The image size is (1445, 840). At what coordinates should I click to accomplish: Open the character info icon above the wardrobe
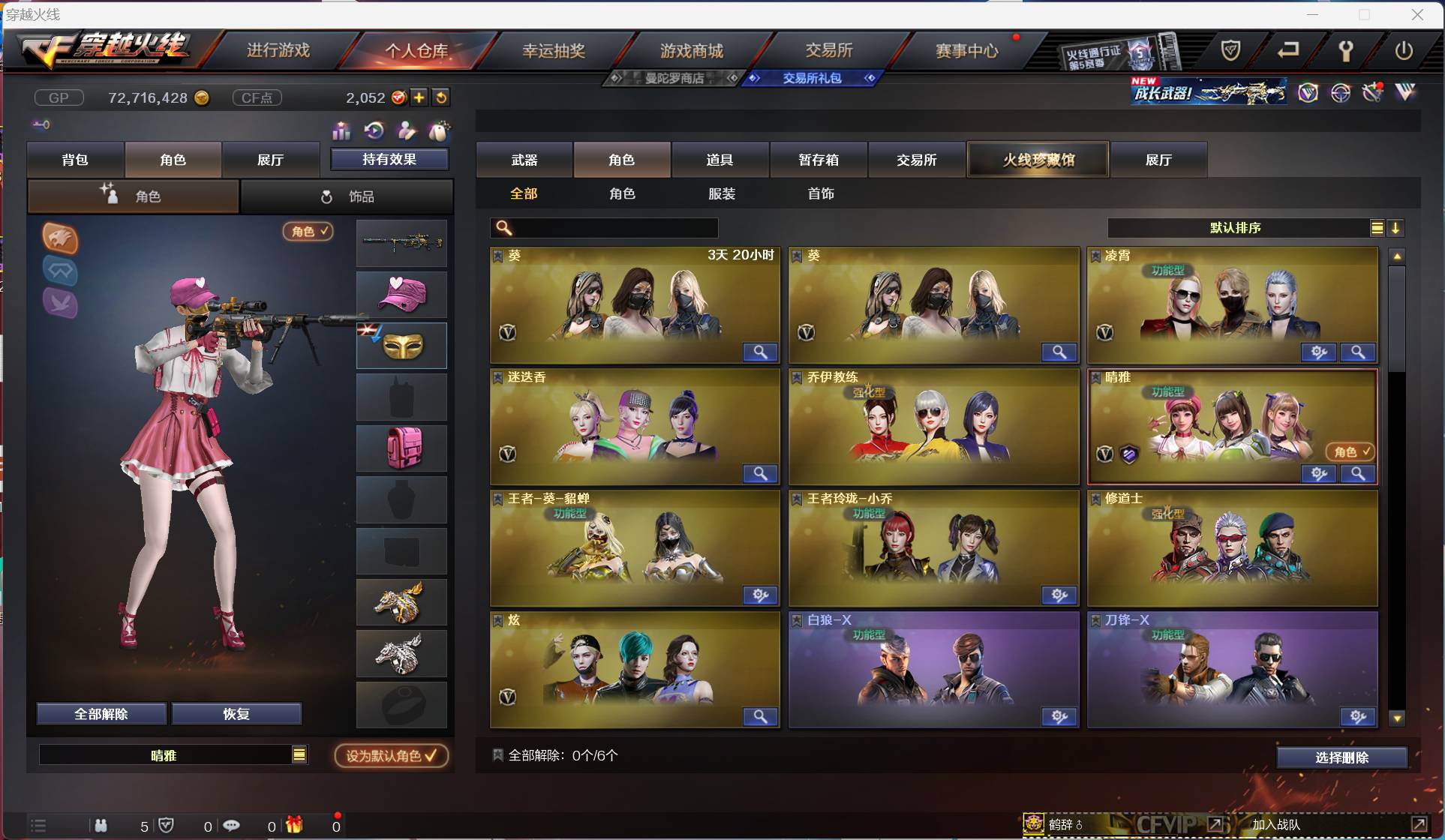(407, 131)
